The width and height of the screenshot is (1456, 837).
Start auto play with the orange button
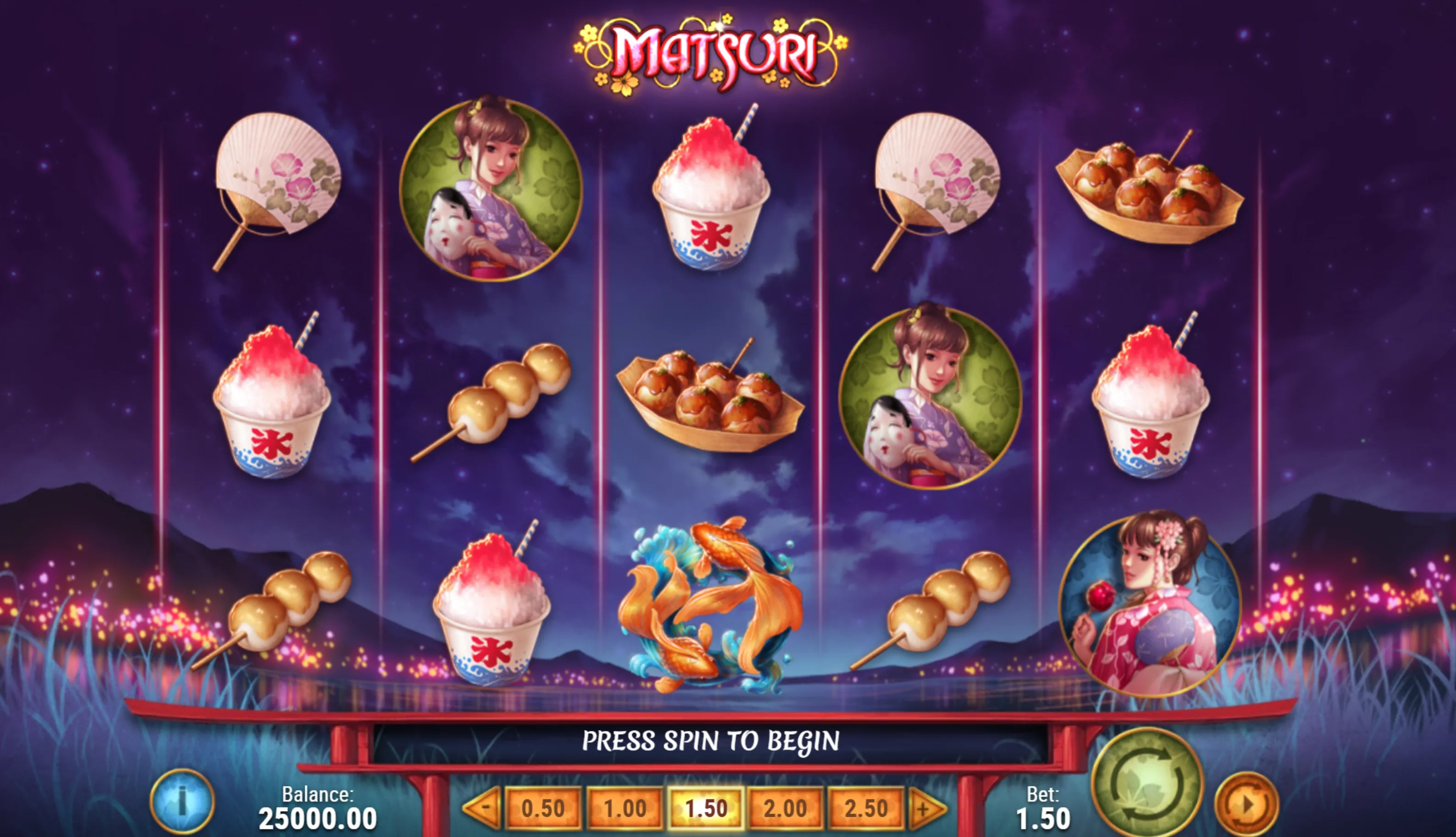click(x=1246, y=804)
